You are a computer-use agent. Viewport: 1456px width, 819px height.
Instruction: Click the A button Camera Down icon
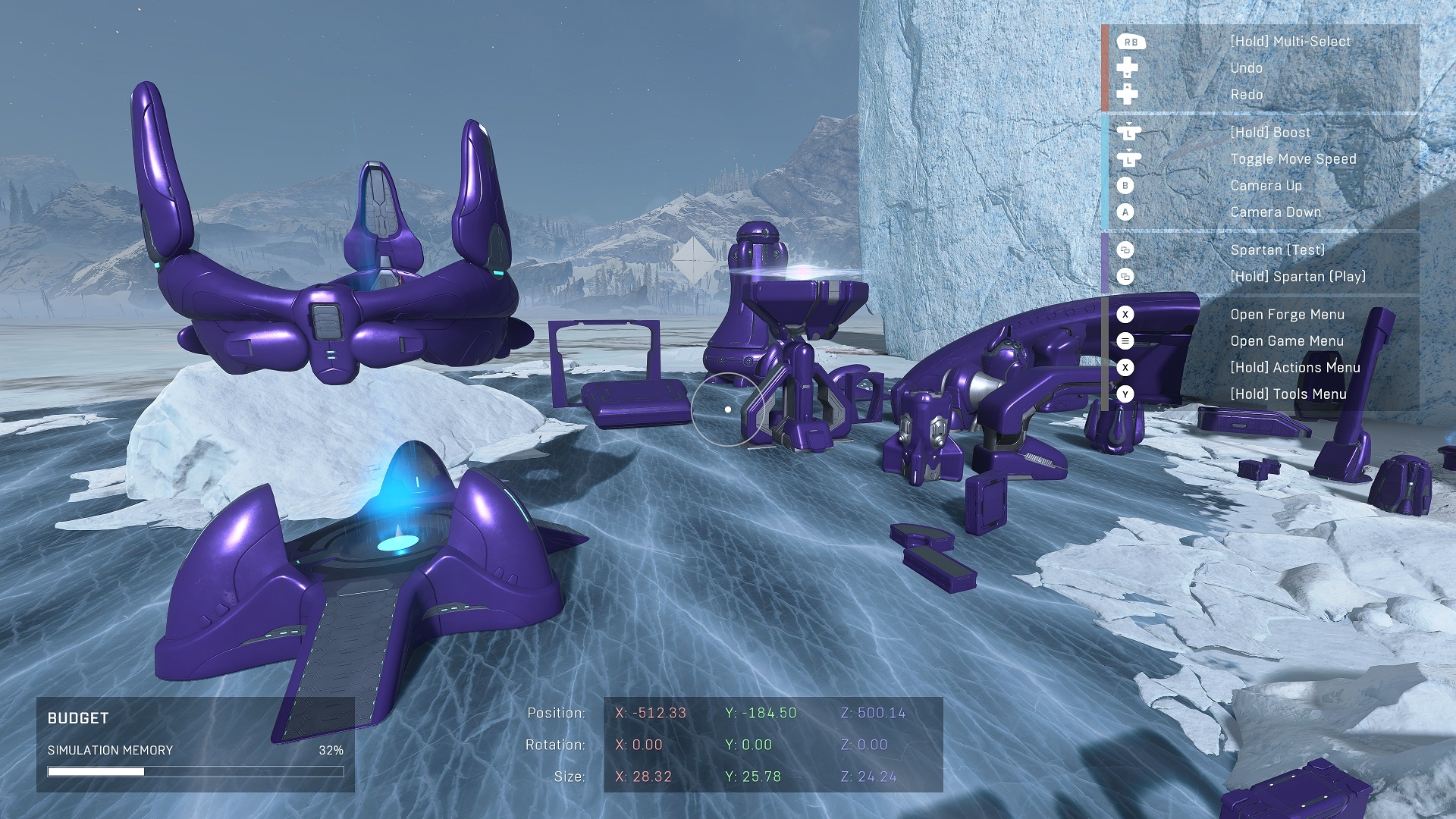tap(1125, 212)
